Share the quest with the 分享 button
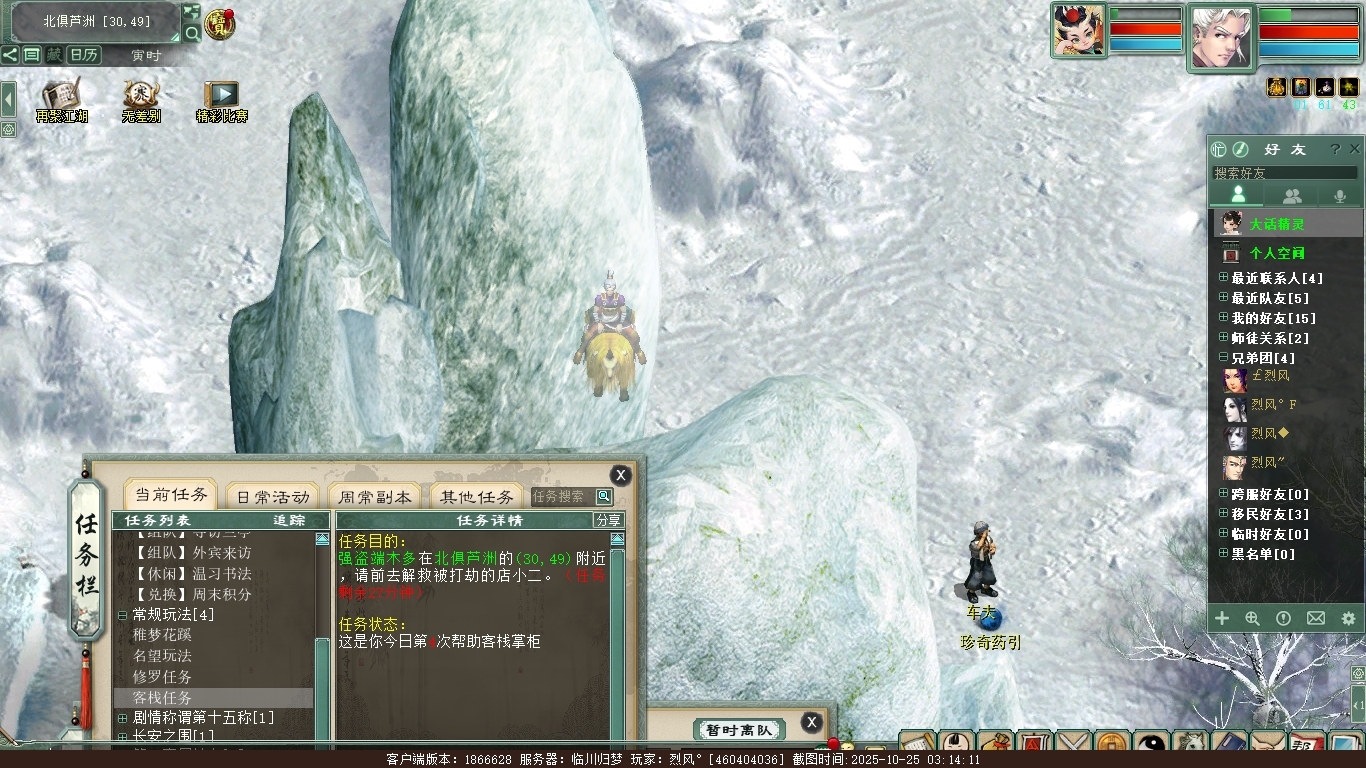Screen dimensions: 1366x768 click(608, 520)
